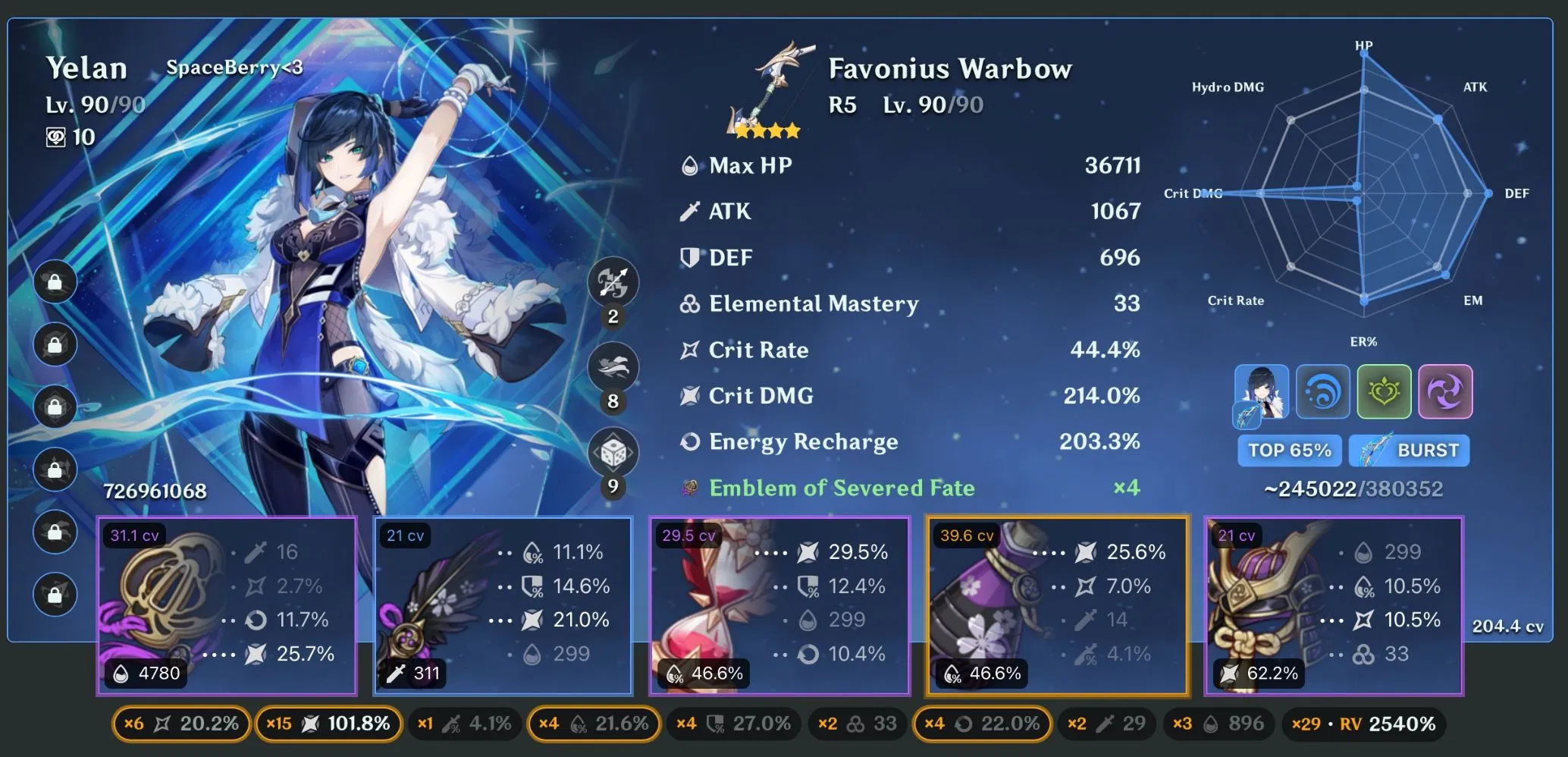Toggle the topmost lock icon on the left
1568x757 pixels.
coord(55,281)
